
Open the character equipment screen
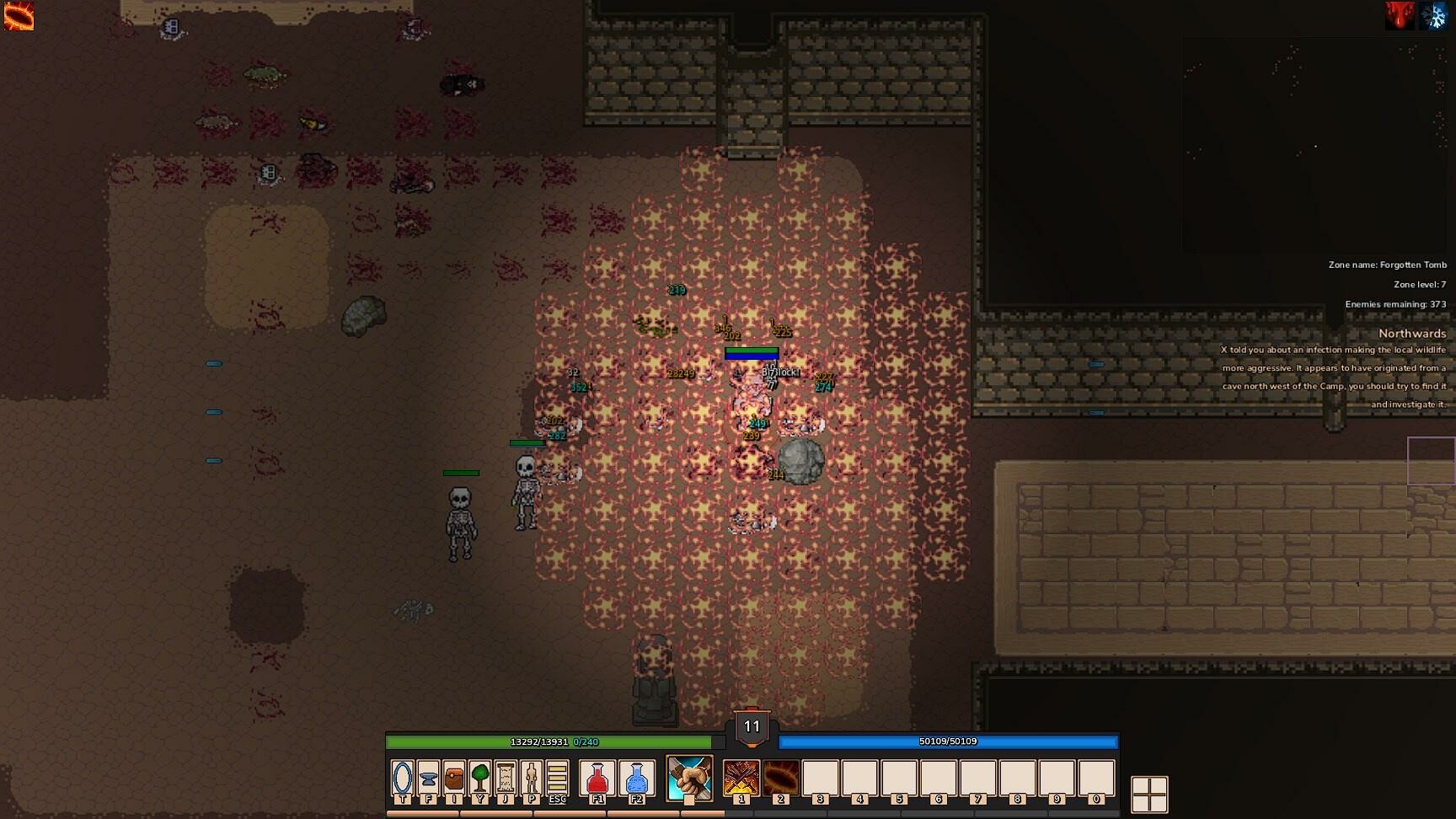[x=532, y=779]
